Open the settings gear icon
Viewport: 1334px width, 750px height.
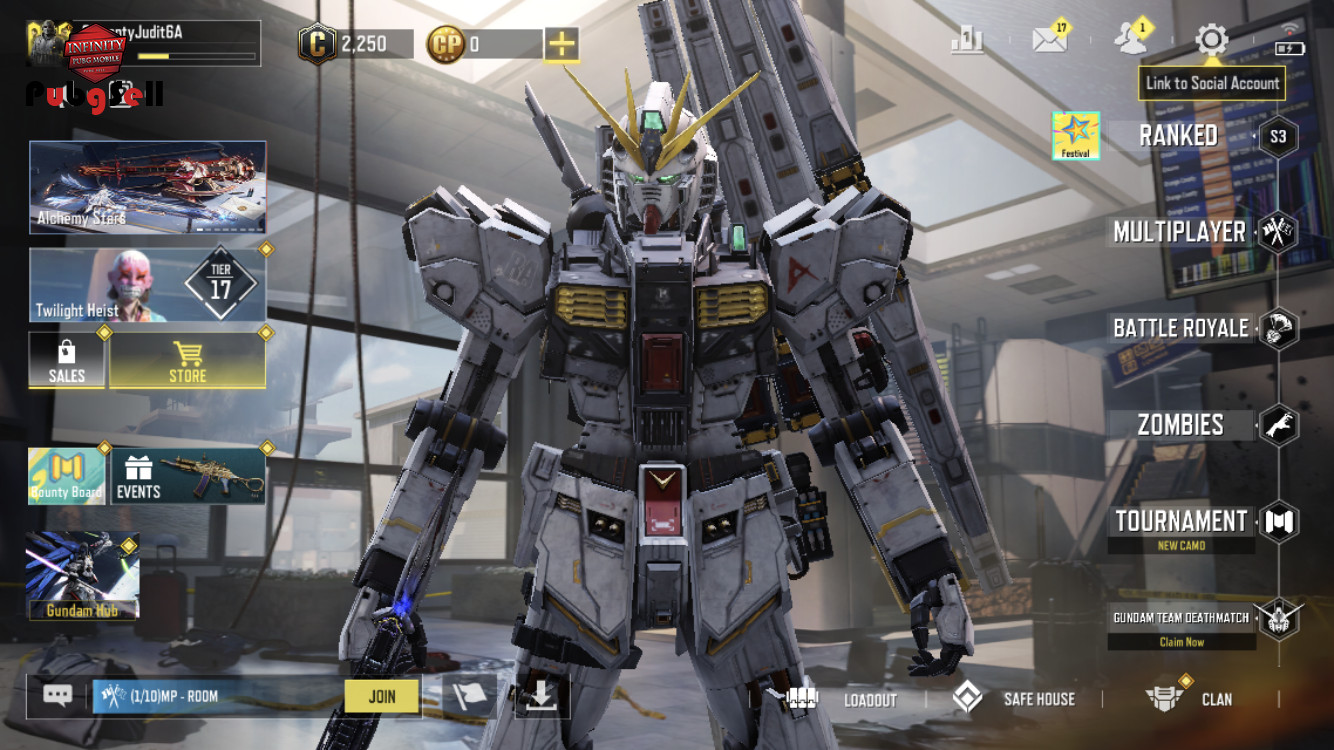click(1211, 40)
